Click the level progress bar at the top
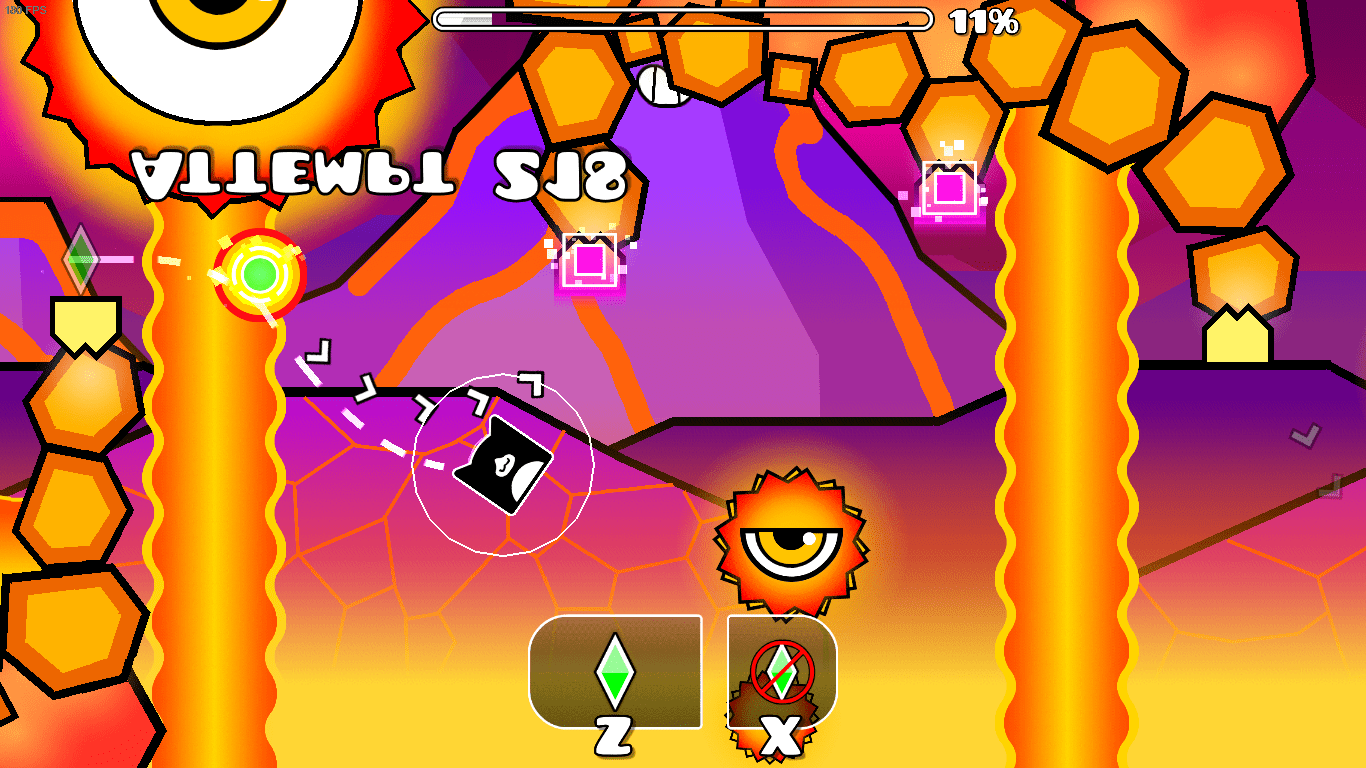The width and height of the screenshot is (1366, 768). 685,16
